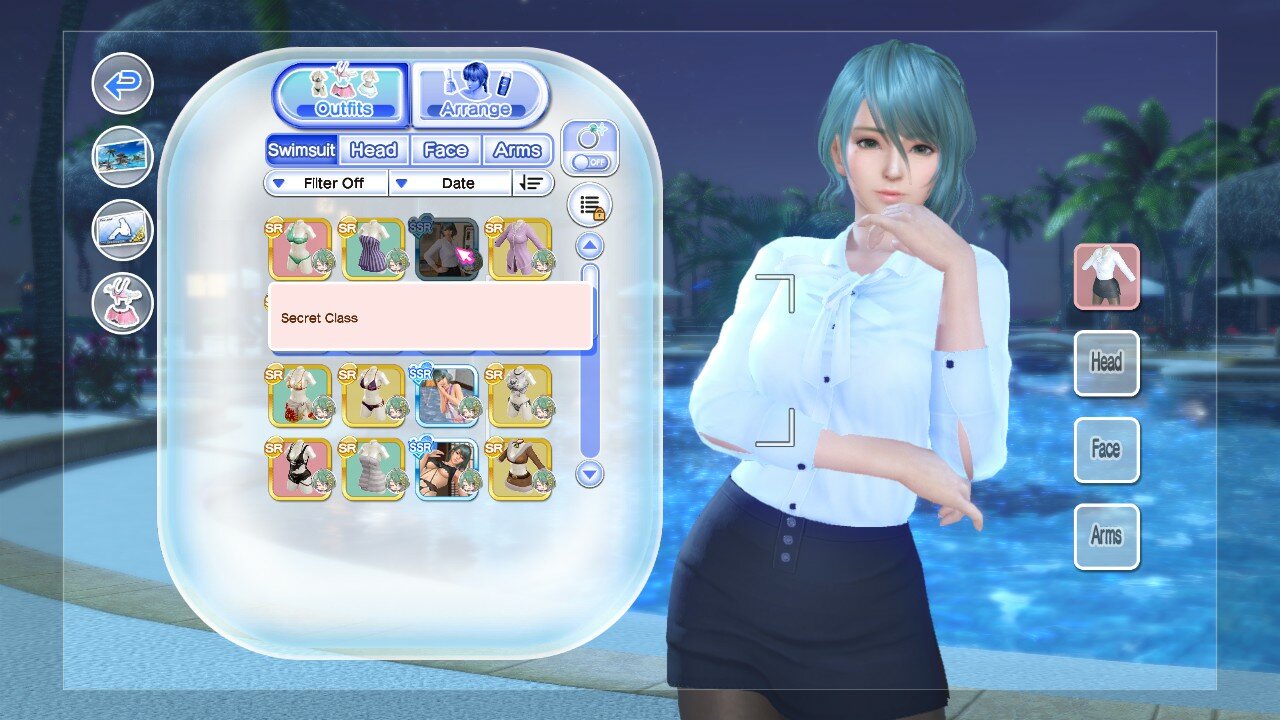The width and height of the screenshot is (1280, 720).
Task: Click the ring accessory icon above OFF switch
Action: (590, 135)
